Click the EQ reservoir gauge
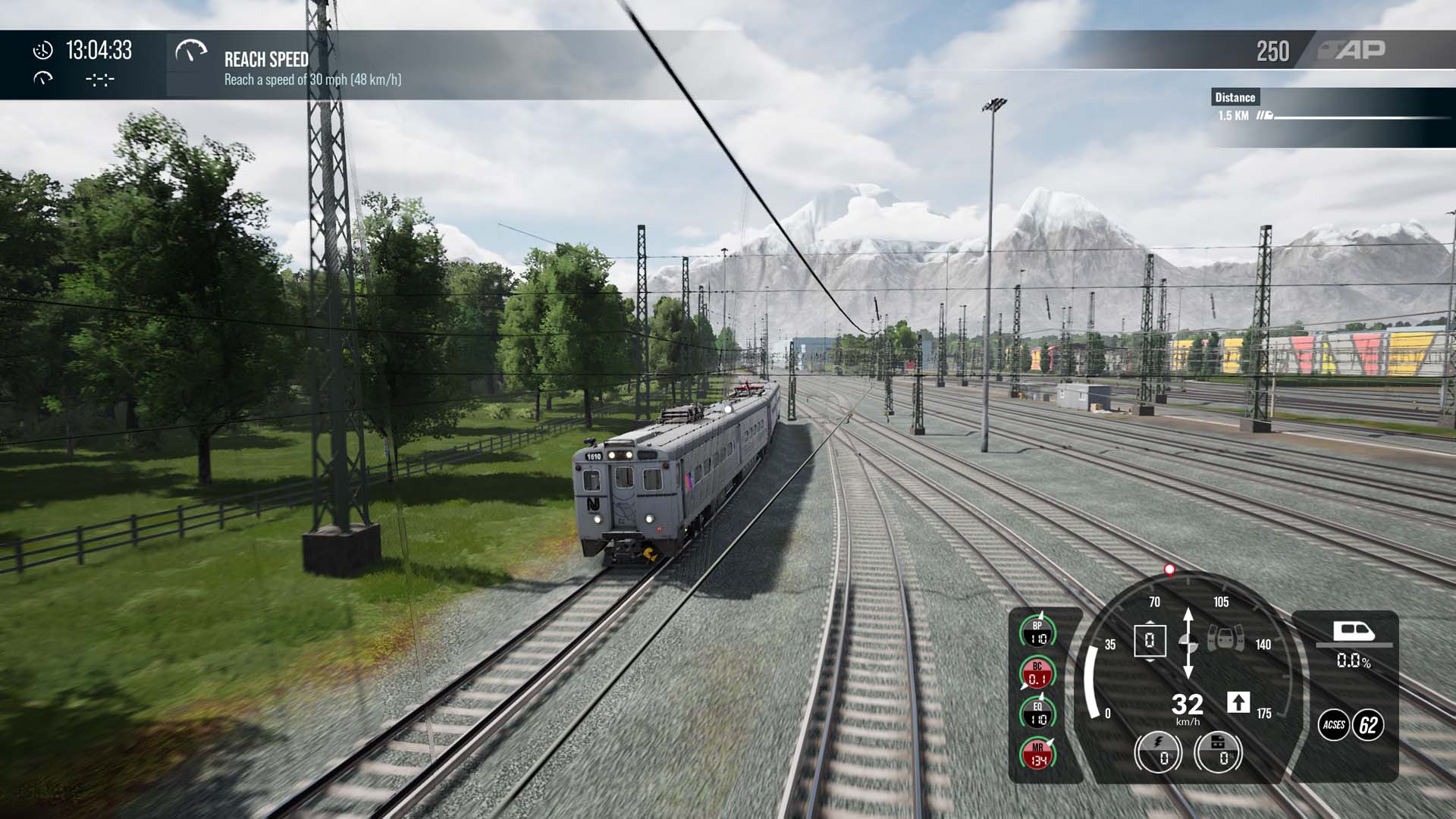Image resolution: width=1456 pixels, height=819 pixels. [x=1037, y=714]
